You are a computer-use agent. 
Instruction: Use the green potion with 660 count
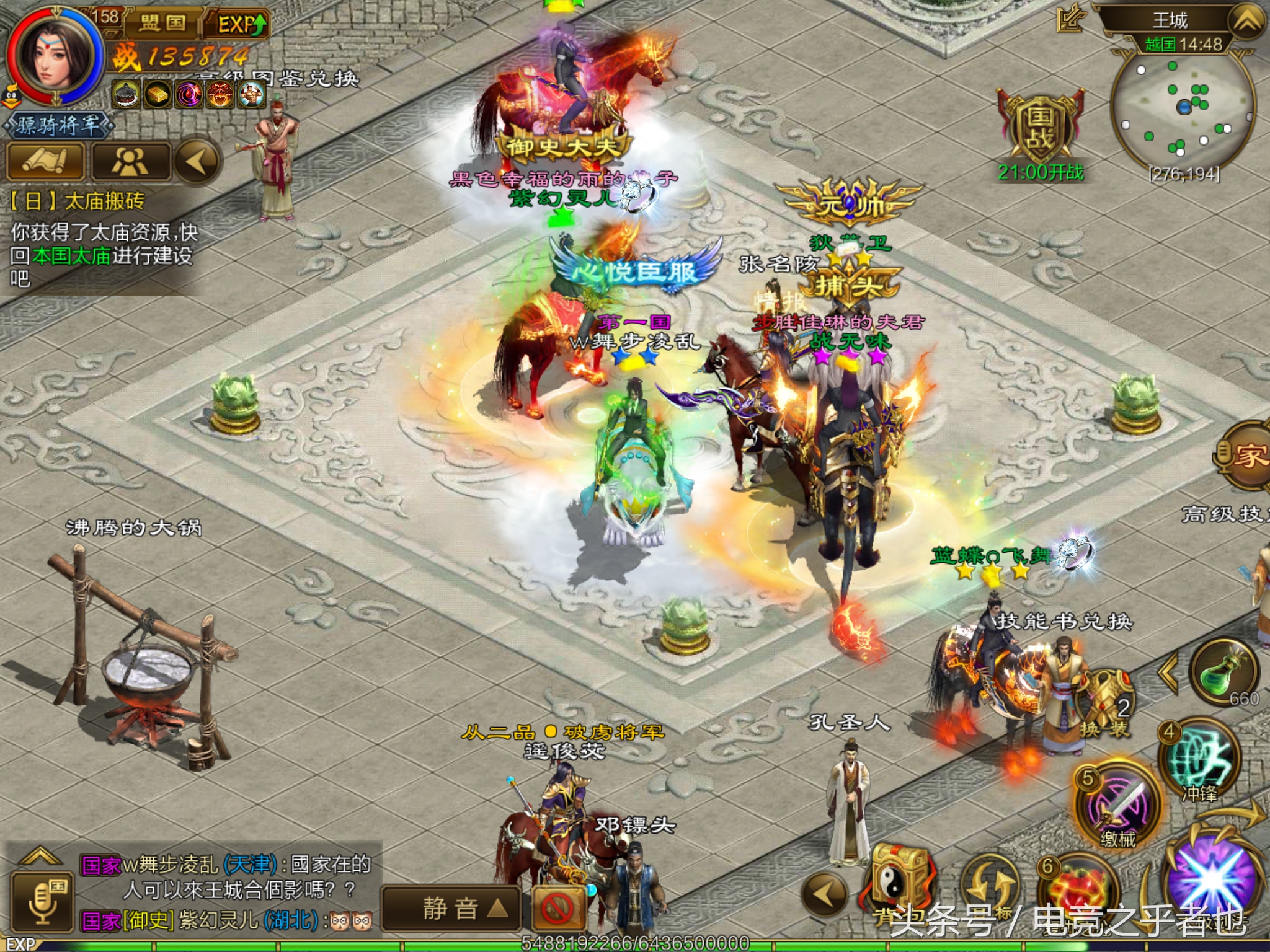tap(1224, 673)
